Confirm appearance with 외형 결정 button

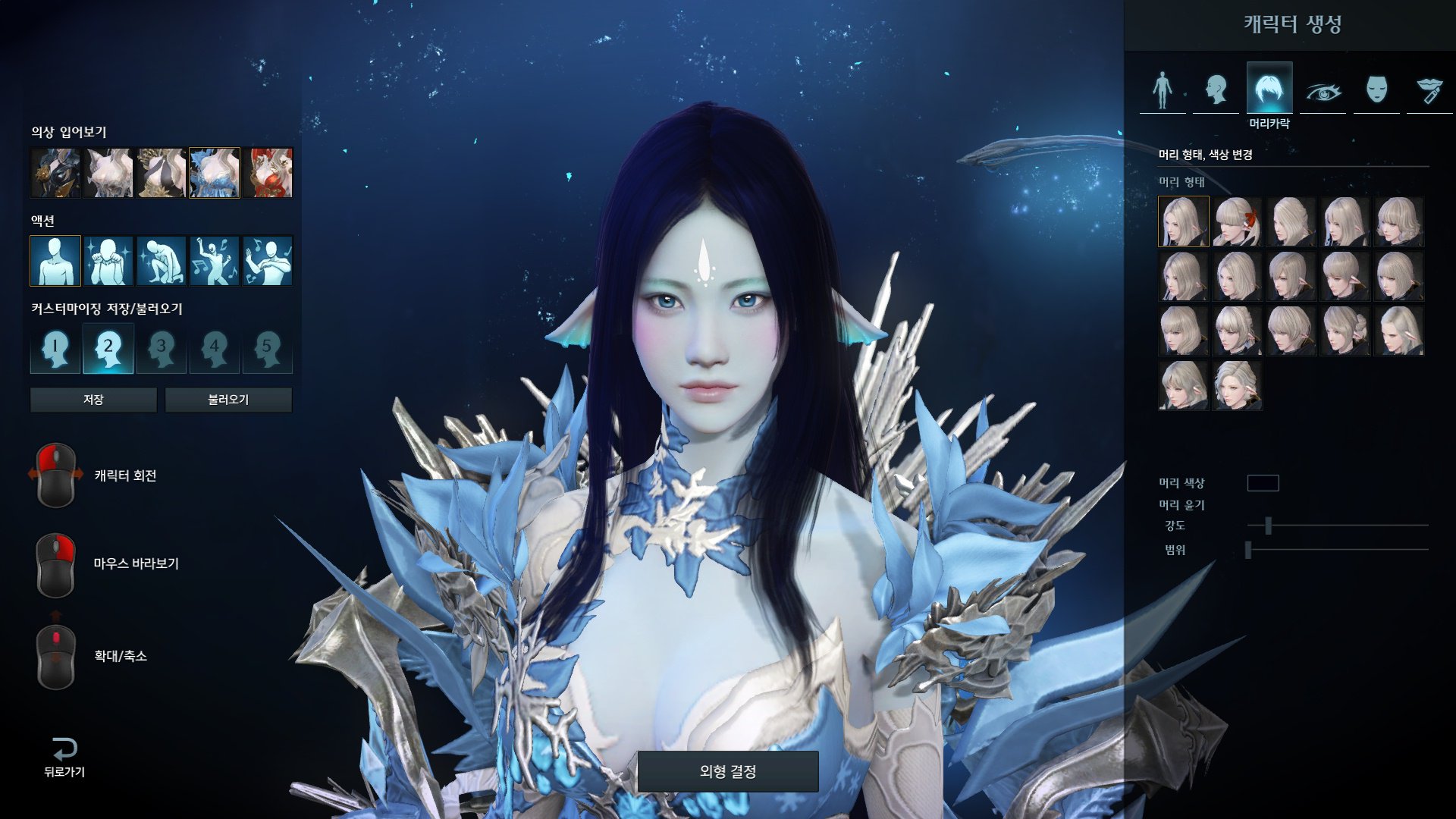727,771
